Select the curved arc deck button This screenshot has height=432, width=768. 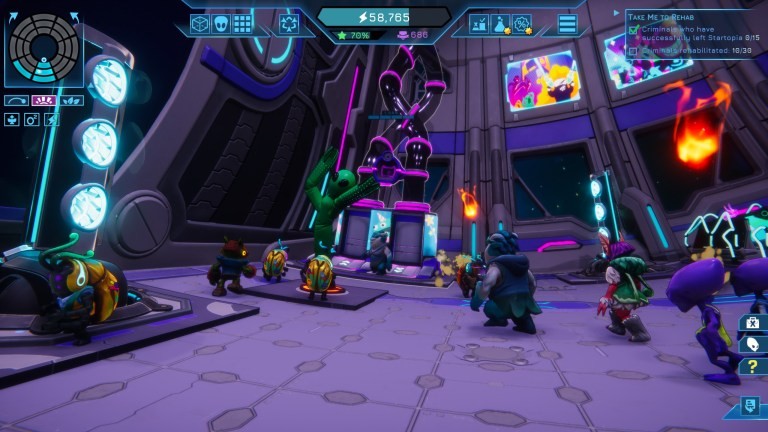(16, 100)
